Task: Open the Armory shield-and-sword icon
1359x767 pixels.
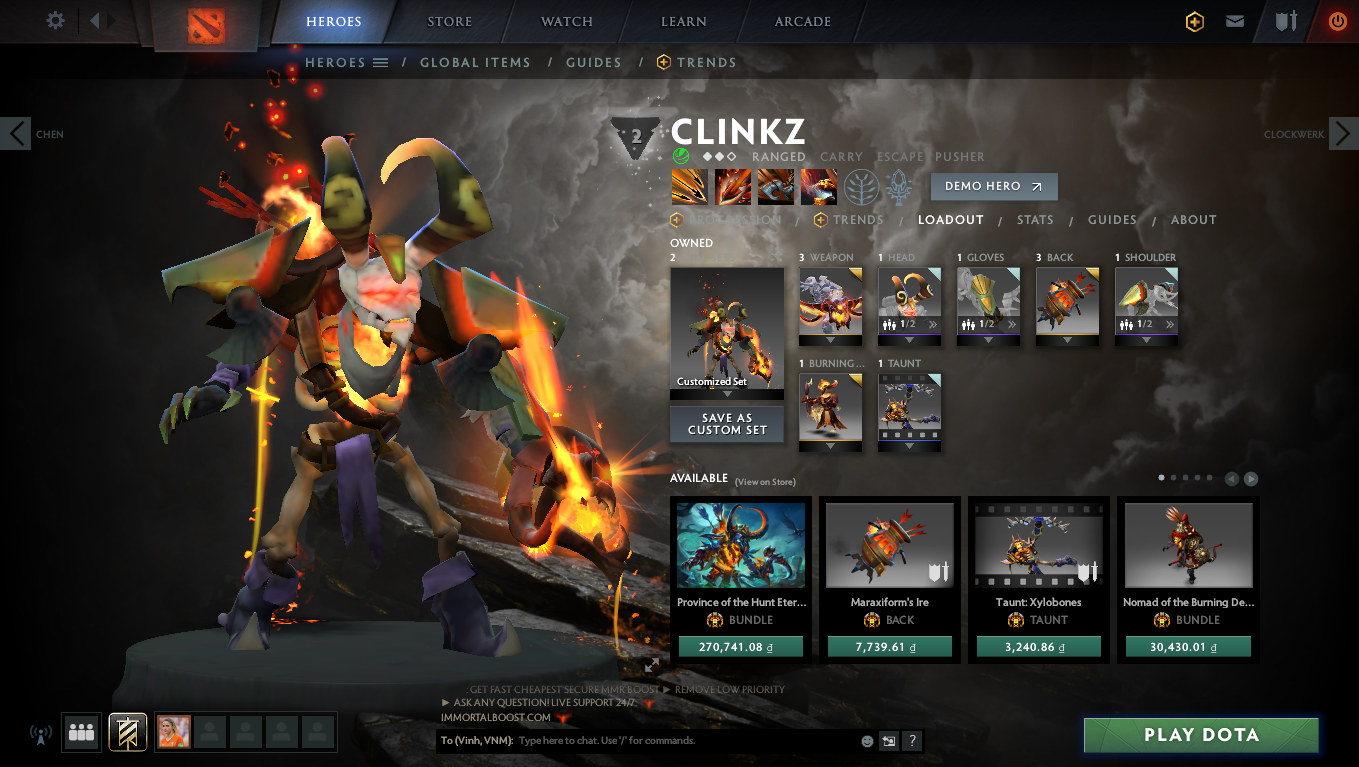Action: [1284, 20]
